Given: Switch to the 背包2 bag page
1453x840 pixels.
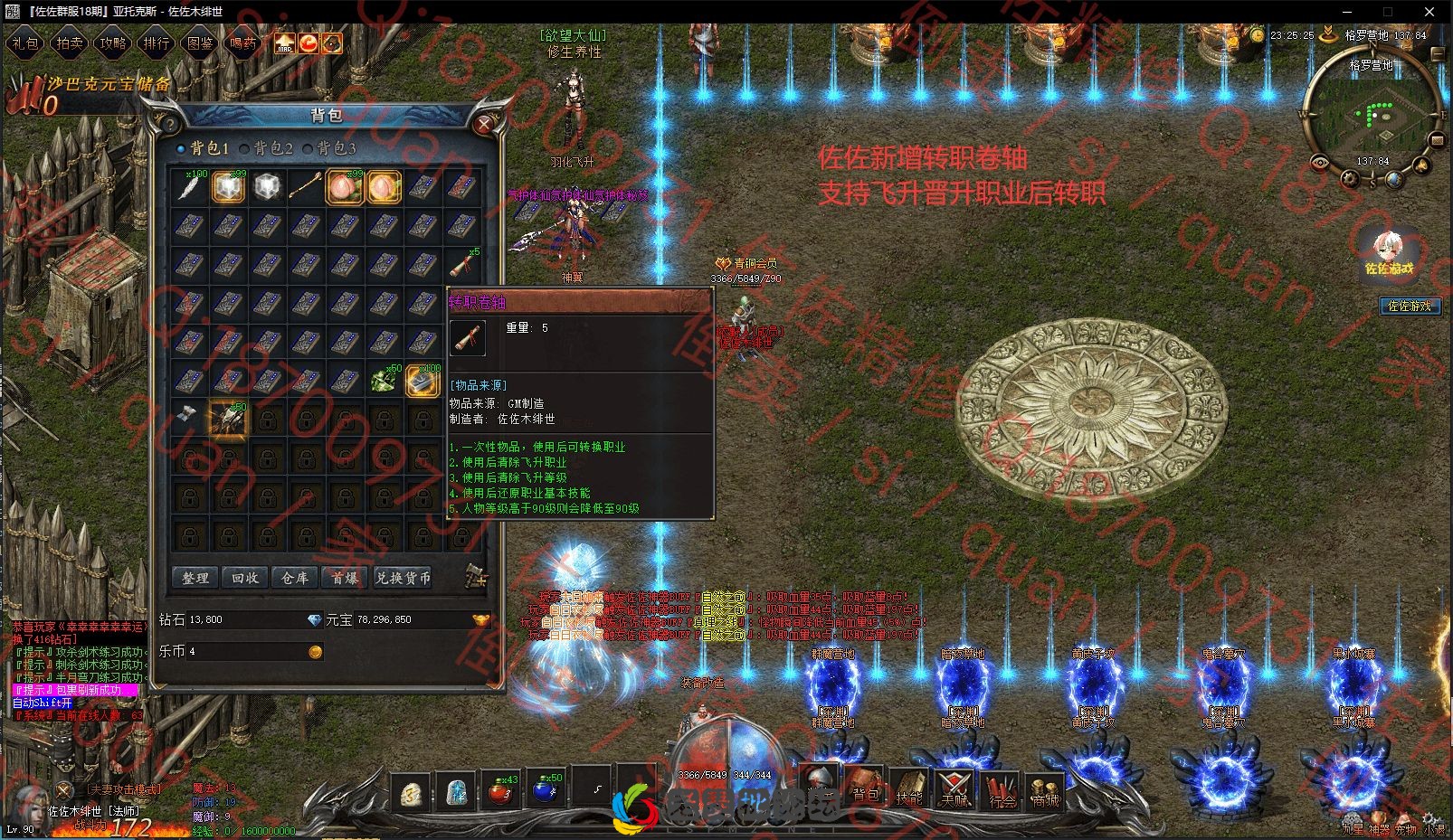Looking at the screenshot, I should pos(267,148).
